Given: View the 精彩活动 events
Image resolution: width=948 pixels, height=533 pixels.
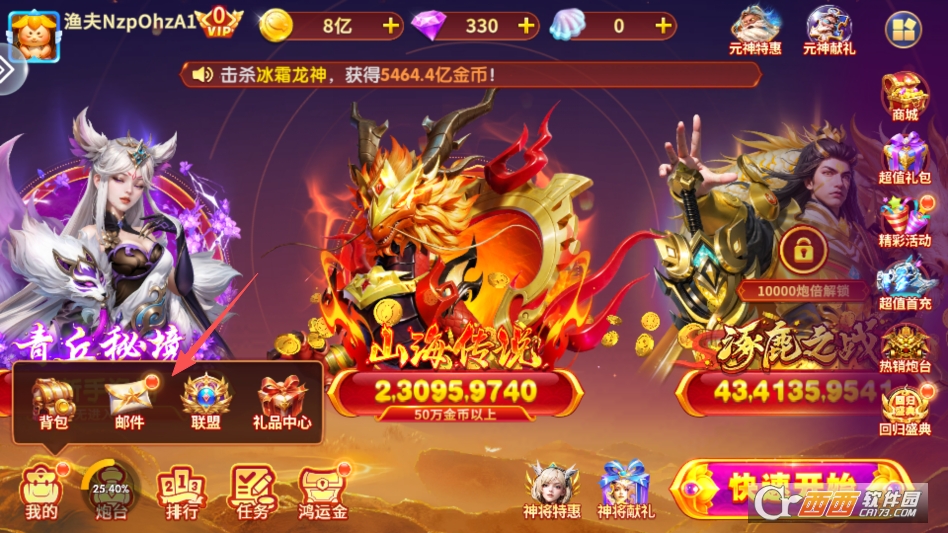Looking at the screenshot, I should pos(904,222).
